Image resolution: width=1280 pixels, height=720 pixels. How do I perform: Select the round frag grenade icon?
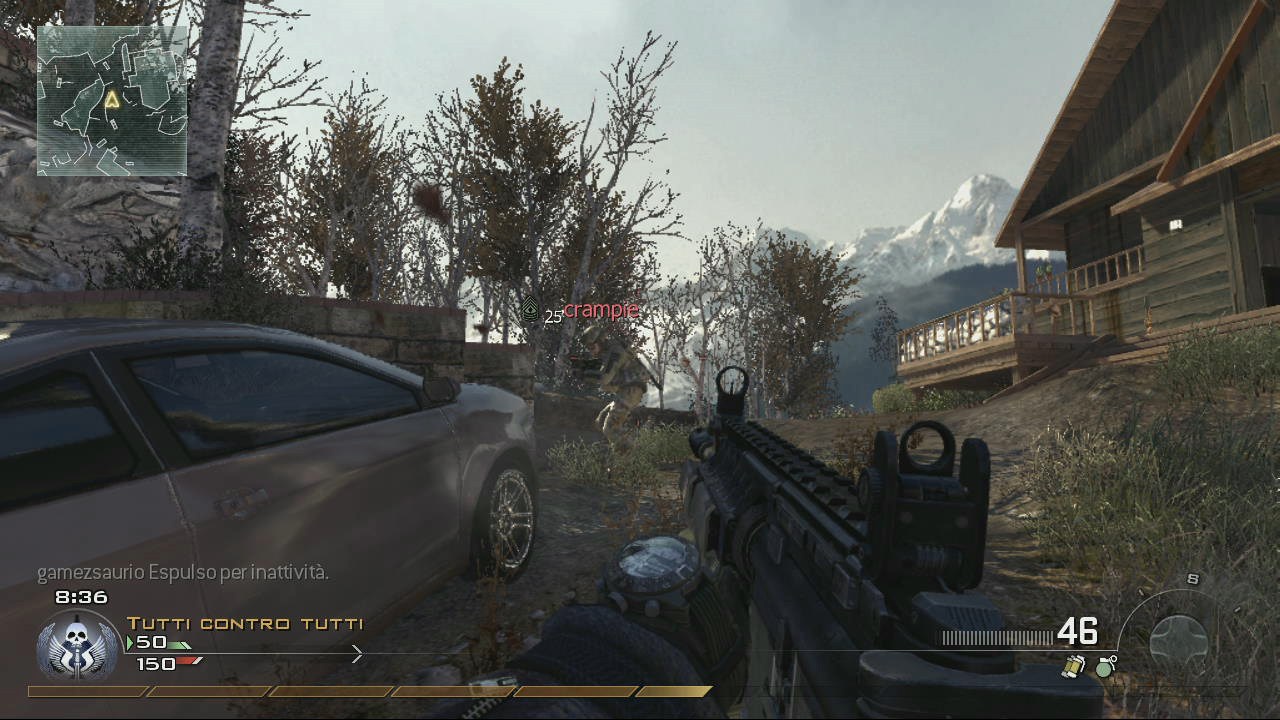(1105, 667)
